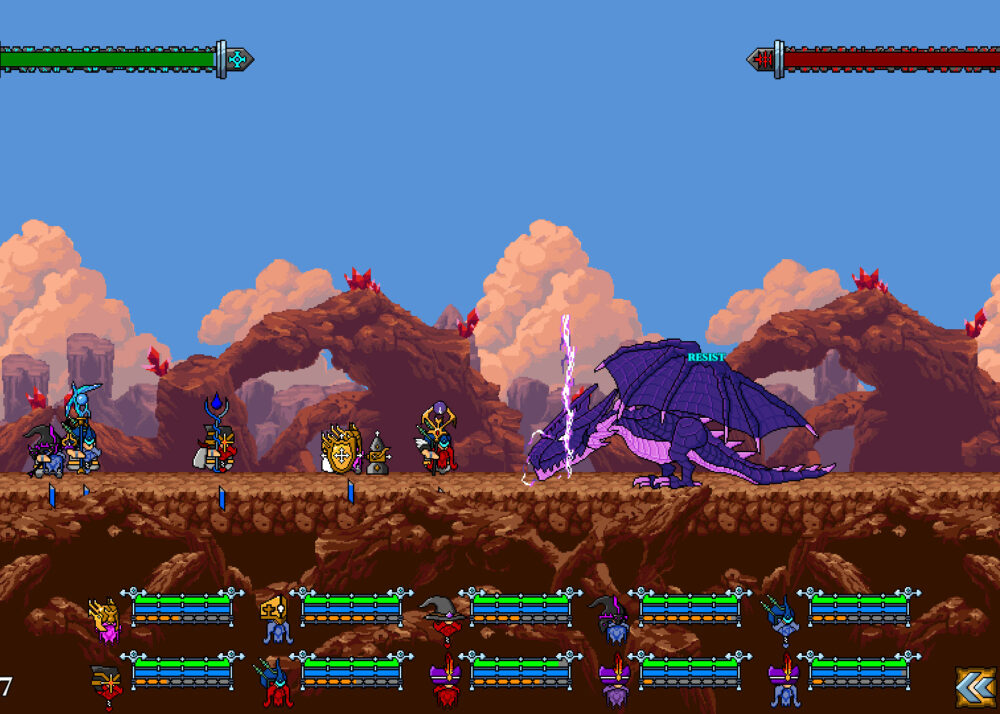The image size is (1000, 714).
Task: Pick the dark purple witch hat unit portrait
Action: tap(612, 618)
